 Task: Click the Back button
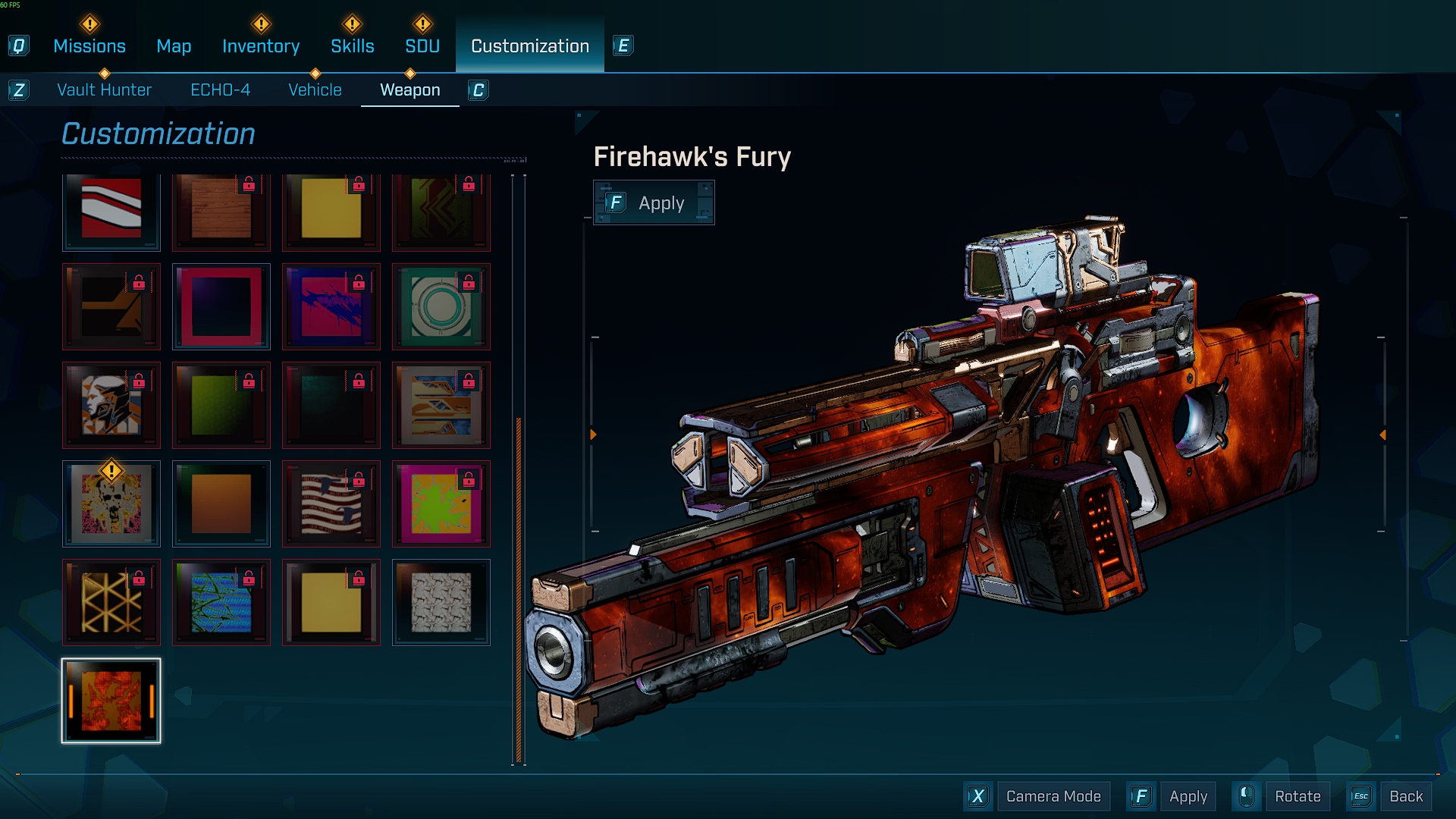pyautogui.click(x=1405, y=796)
